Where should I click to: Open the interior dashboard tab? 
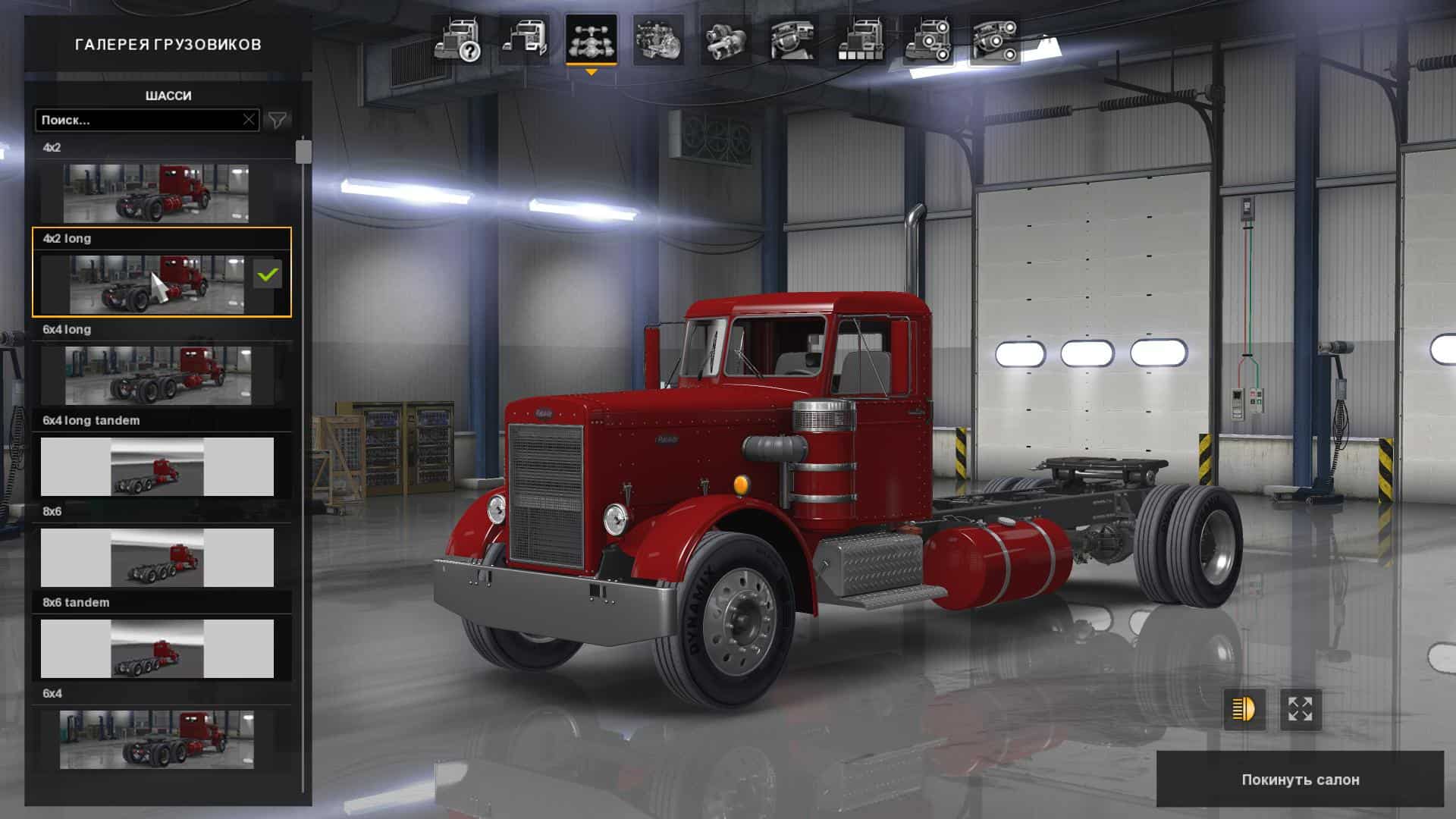(x=792, y=40)
